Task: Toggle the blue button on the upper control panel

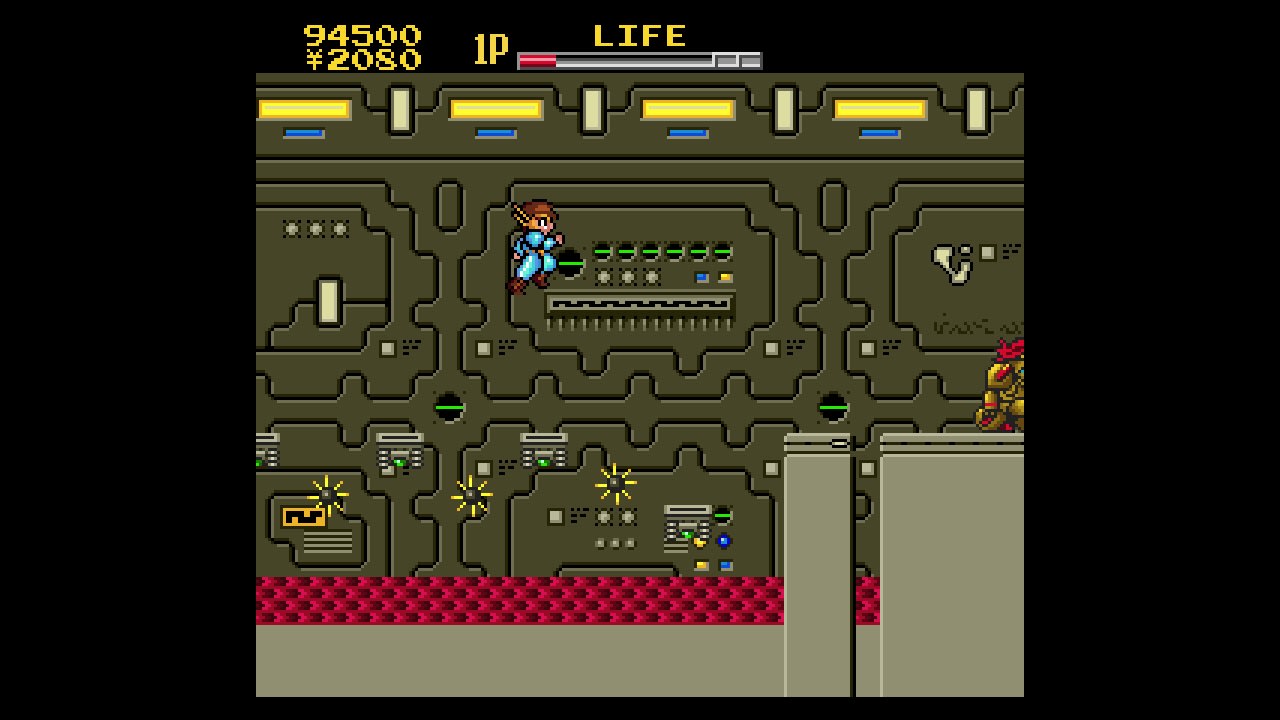Action: tap(701, 276)
